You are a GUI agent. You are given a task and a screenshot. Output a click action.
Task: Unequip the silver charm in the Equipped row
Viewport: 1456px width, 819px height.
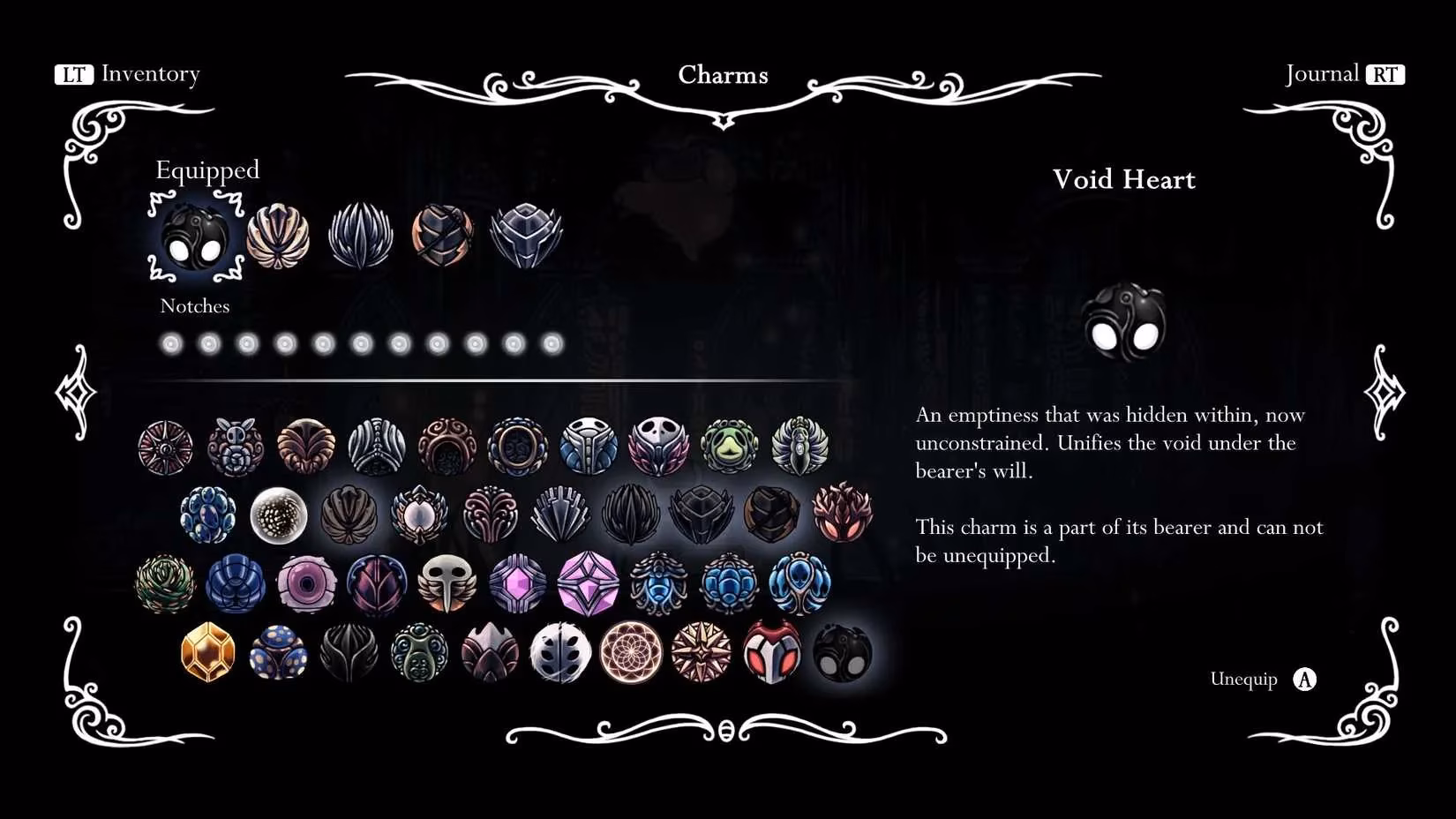525,234
